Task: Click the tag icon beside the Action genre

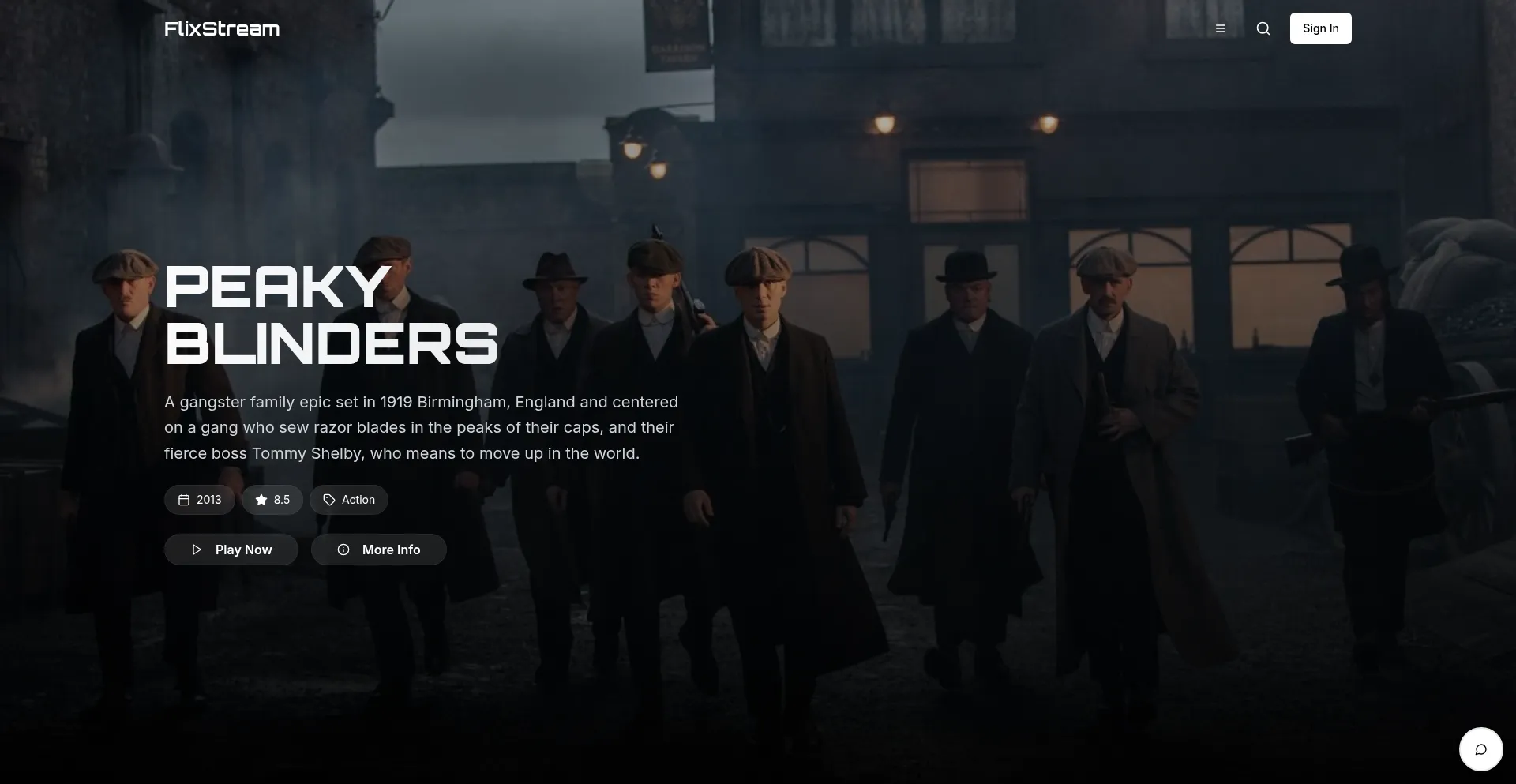Action: [328, 499]
